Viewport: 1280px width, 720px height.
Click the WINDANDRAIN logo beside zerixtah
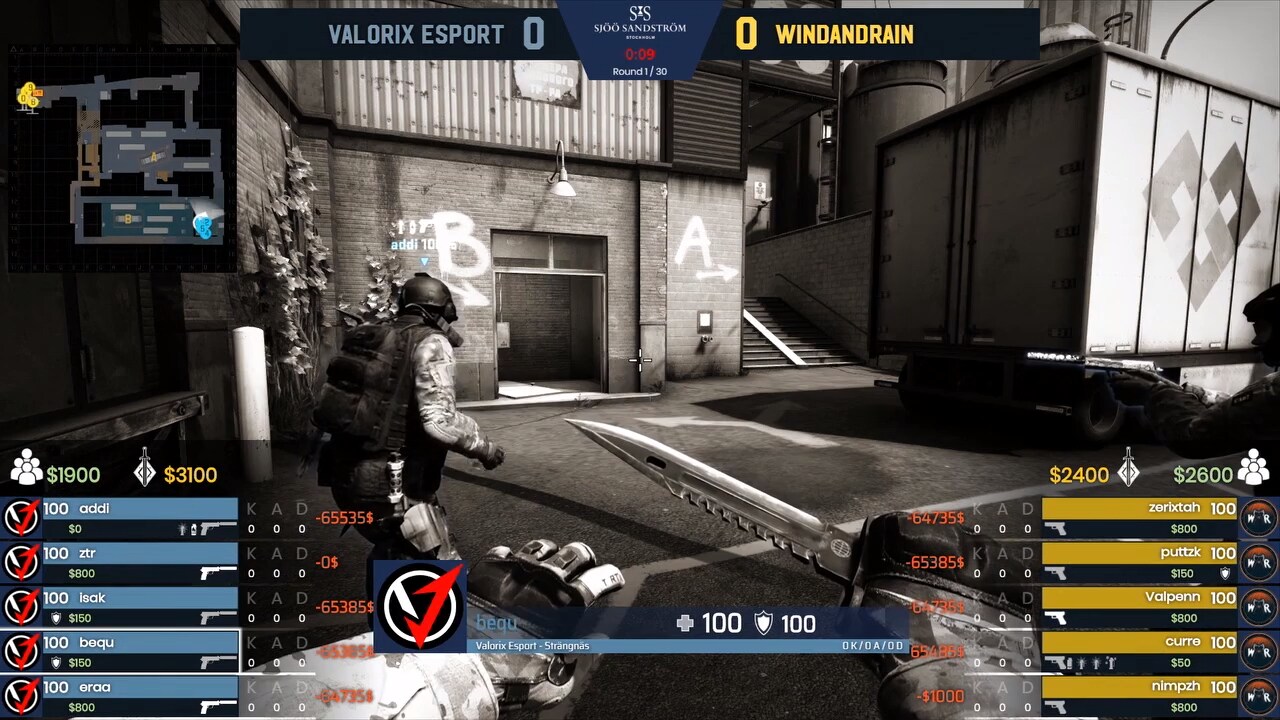1258,514
